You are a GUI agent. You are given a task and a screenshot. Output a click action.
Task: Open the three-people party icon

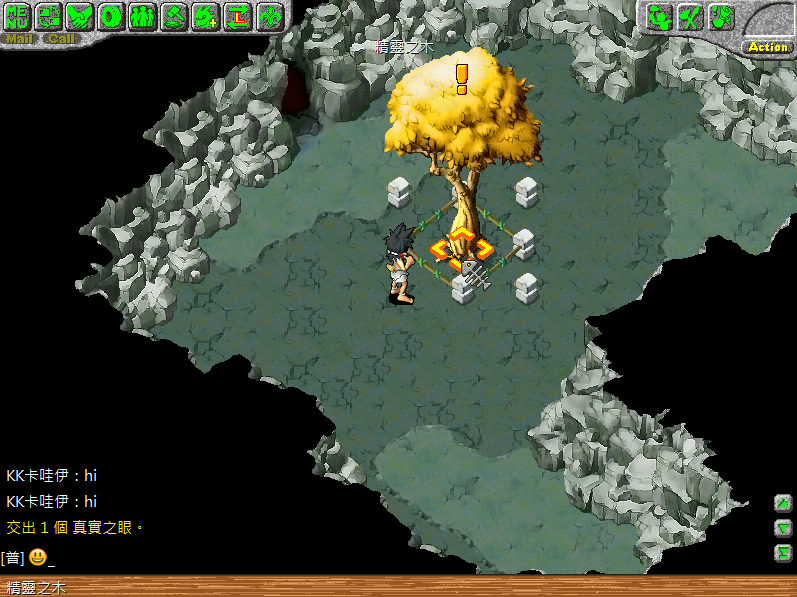tap(144, 17)
